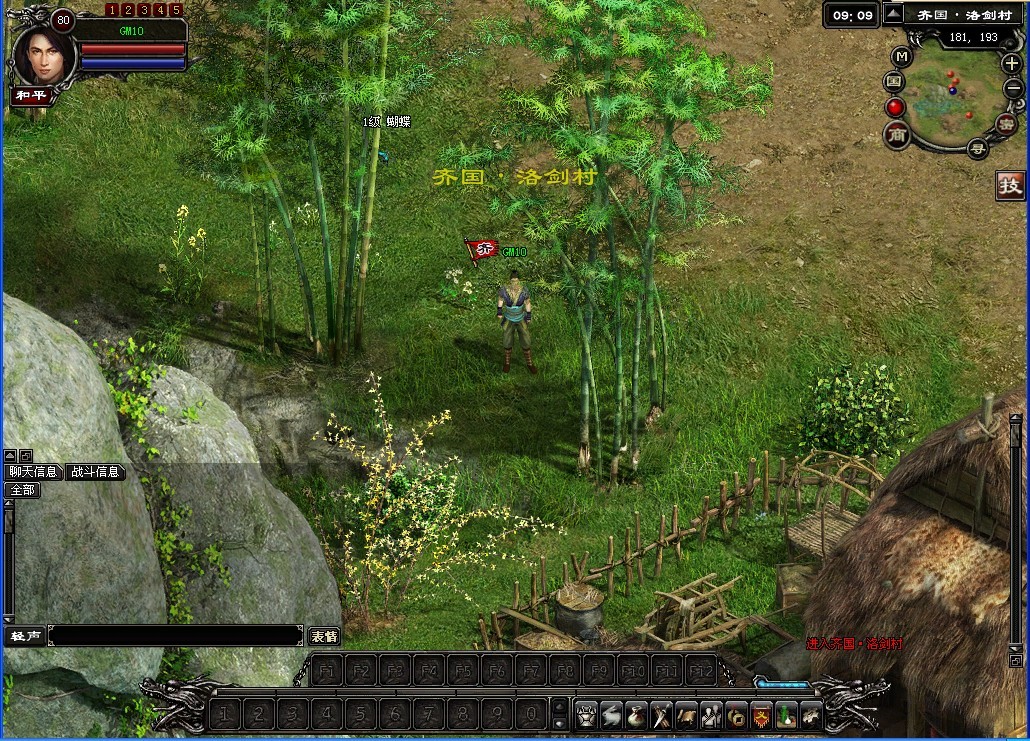Open the map with the M button

901,56
